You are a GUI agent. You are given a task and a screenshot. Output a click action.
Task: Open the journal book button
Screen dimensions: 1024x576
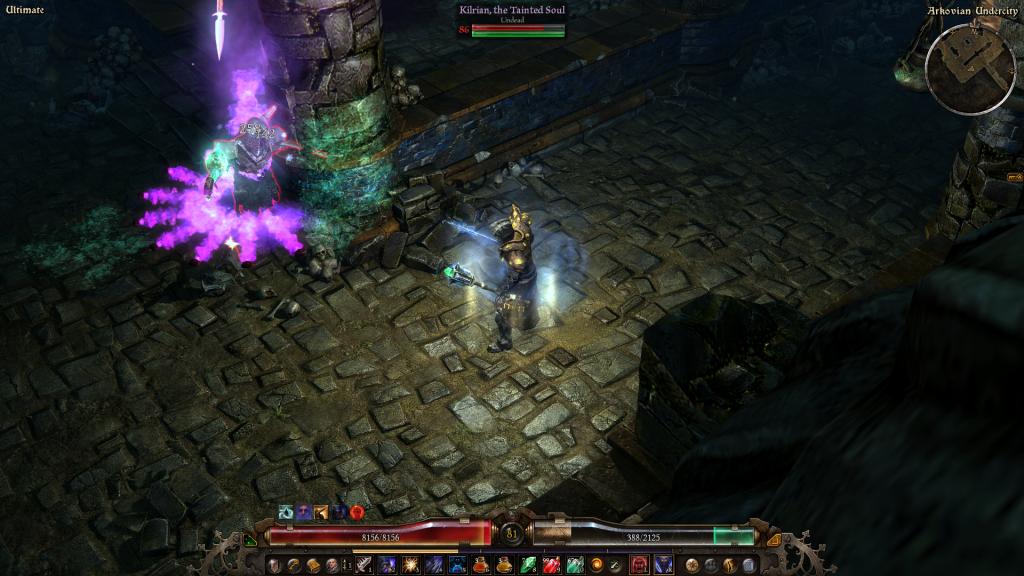(x=312, y=565)
